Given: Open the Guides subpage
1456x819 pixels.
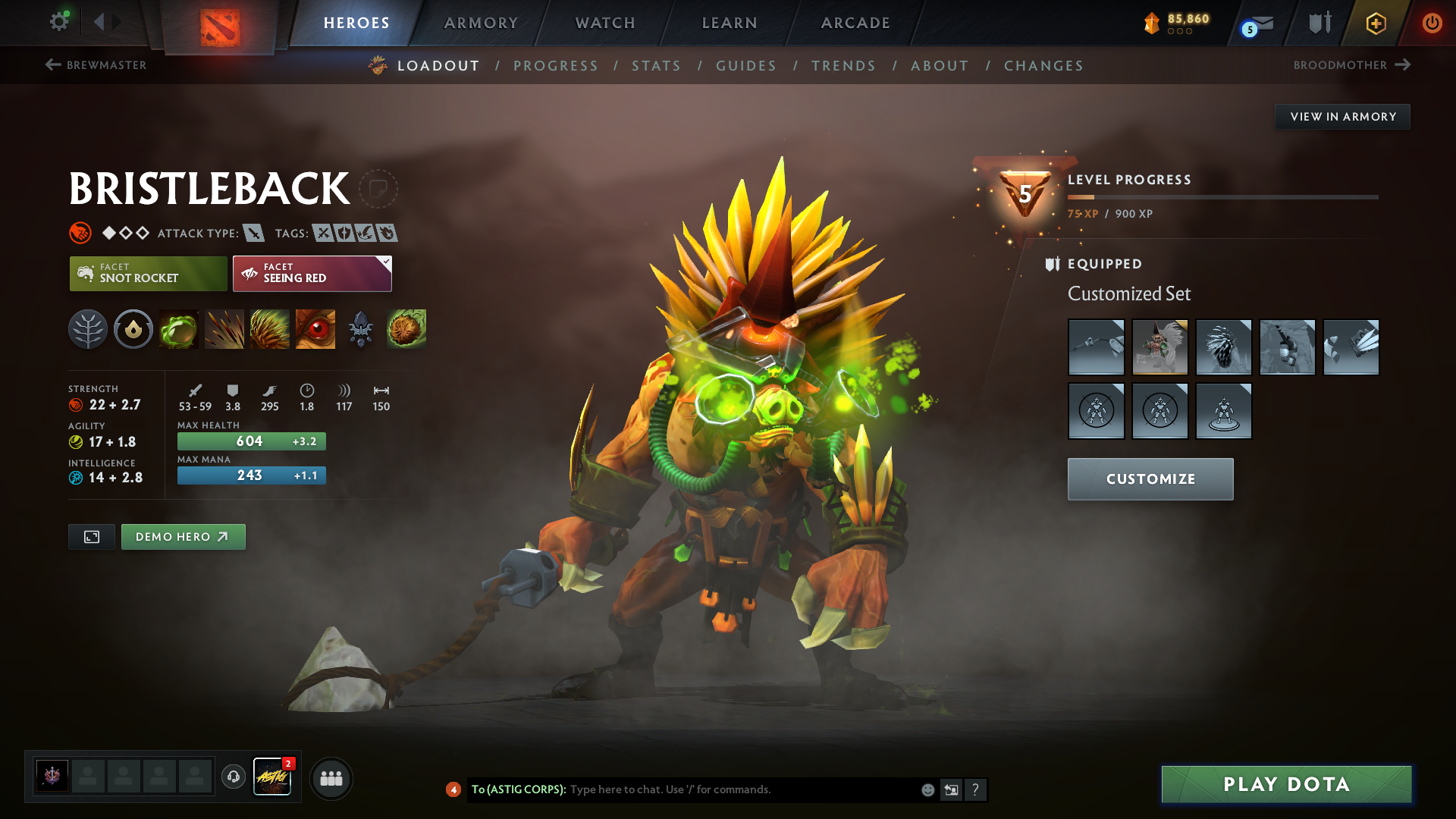Looking at the screenshot, I should 746,66.
